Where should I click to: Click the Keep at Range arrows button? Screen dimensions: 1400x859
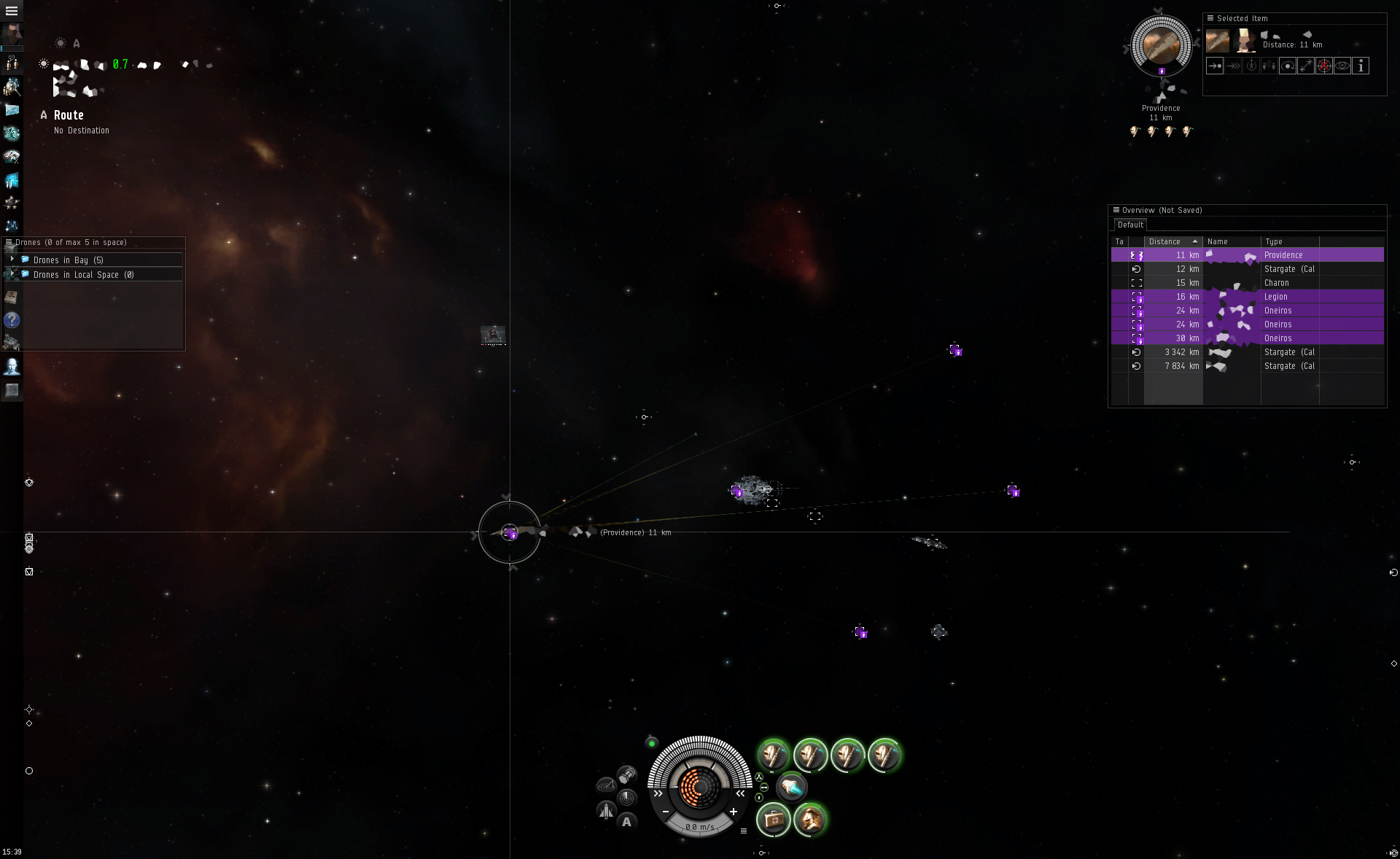(1306, 66)
